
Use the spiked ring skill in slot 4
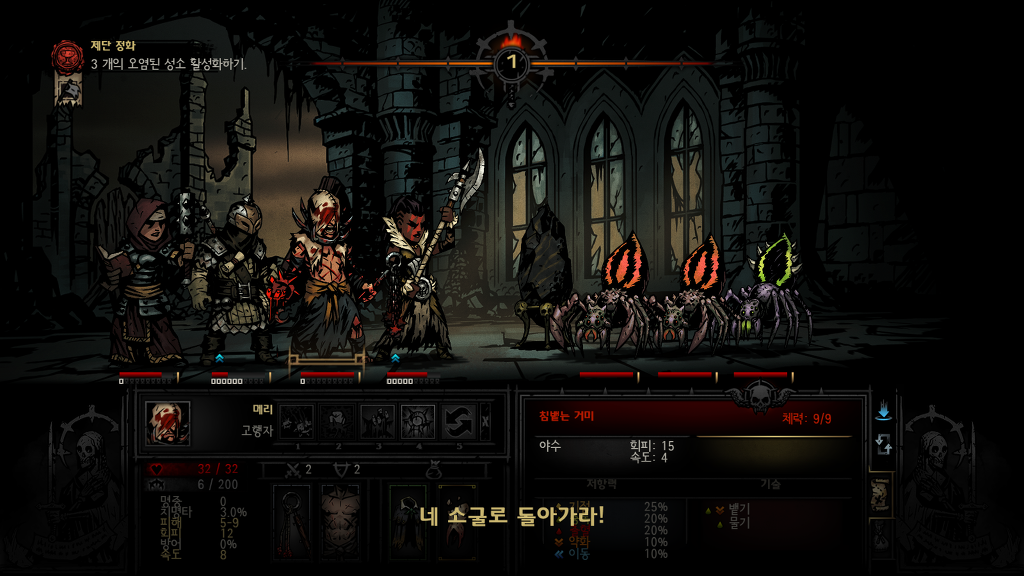tap(418, 421)
